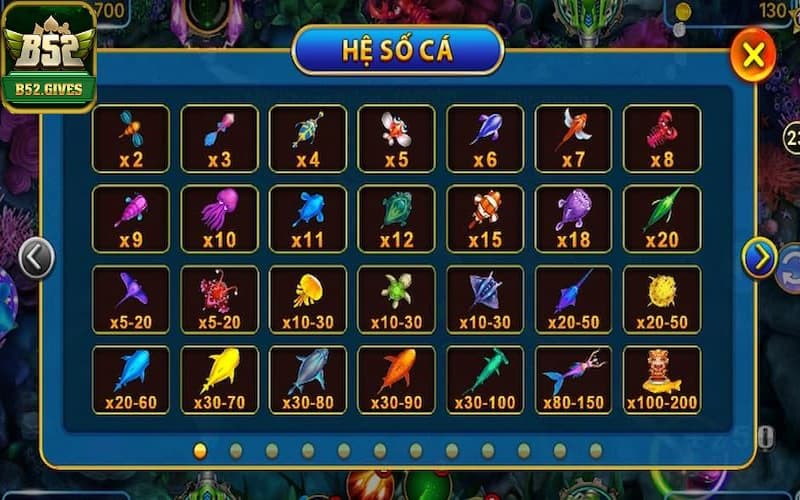
Task: Select the x20-50 yellow pufferfish tile
Action: click(661, 298)
